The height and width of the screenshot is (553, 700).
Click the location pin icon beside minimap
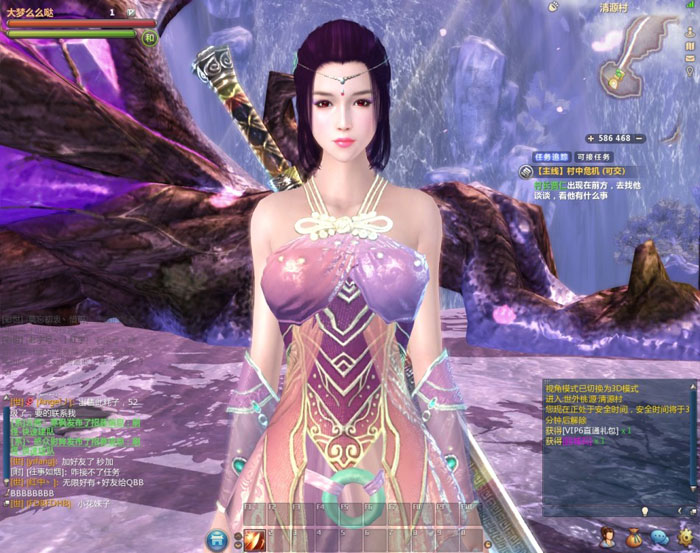click(690, 72)
